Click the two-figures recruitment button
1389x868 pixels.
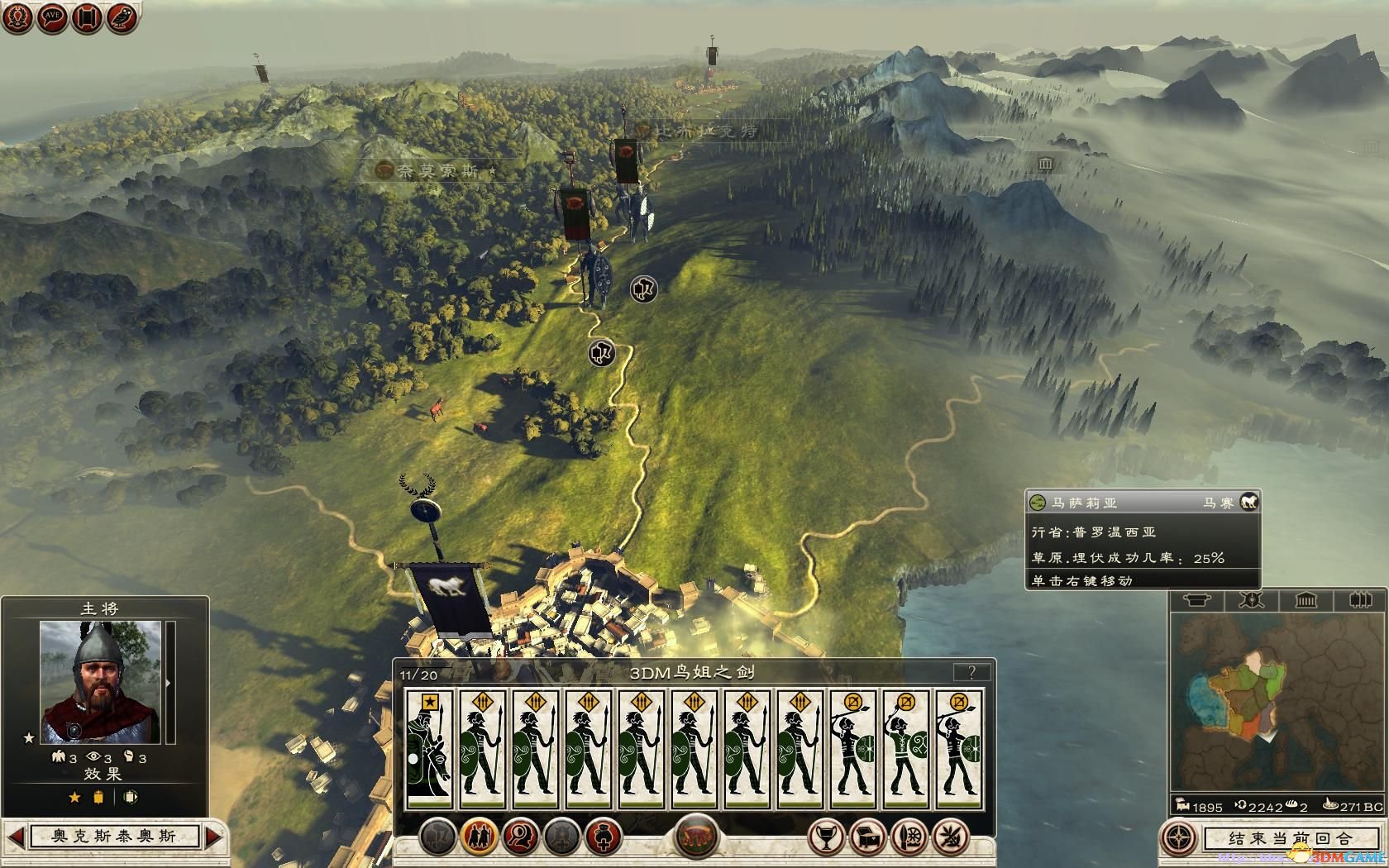(x=478, y=837)
